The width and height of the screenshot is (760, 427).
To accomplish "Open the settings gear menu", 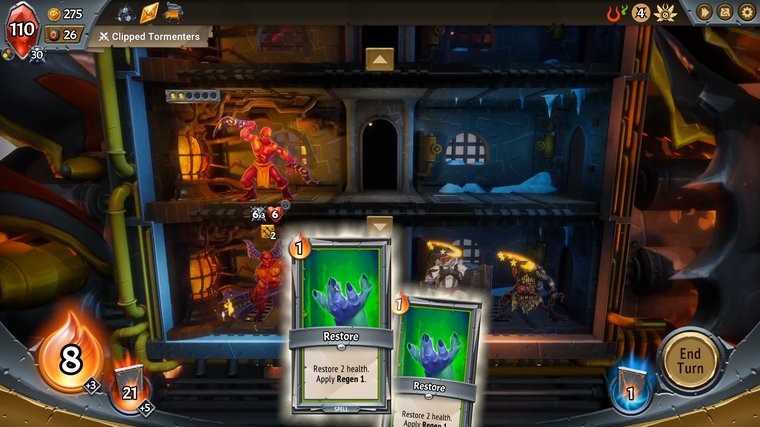I will [x=747, y=12].
